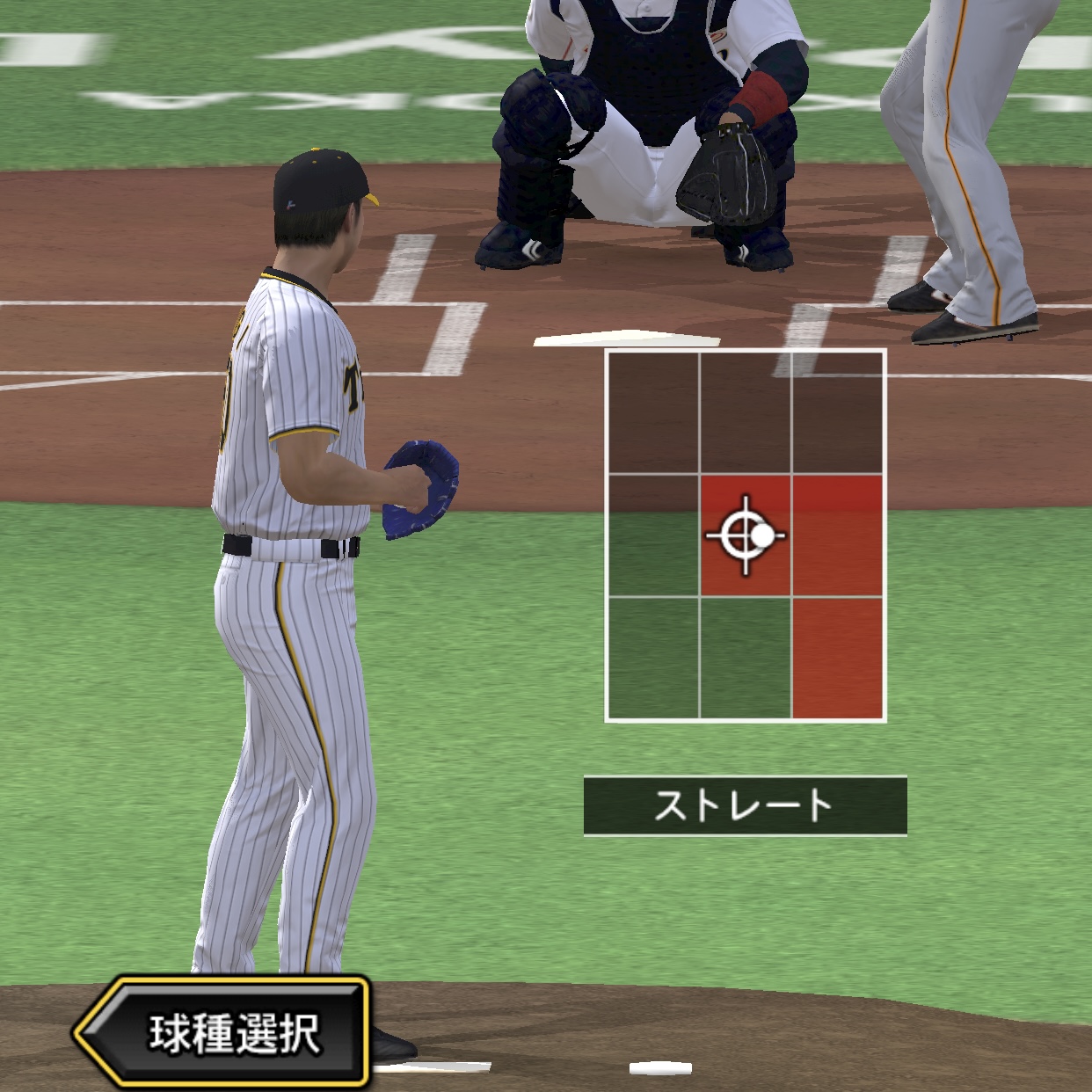
Task: Choose the bottom-left green strike zone cell
Action: click(652, 658)
